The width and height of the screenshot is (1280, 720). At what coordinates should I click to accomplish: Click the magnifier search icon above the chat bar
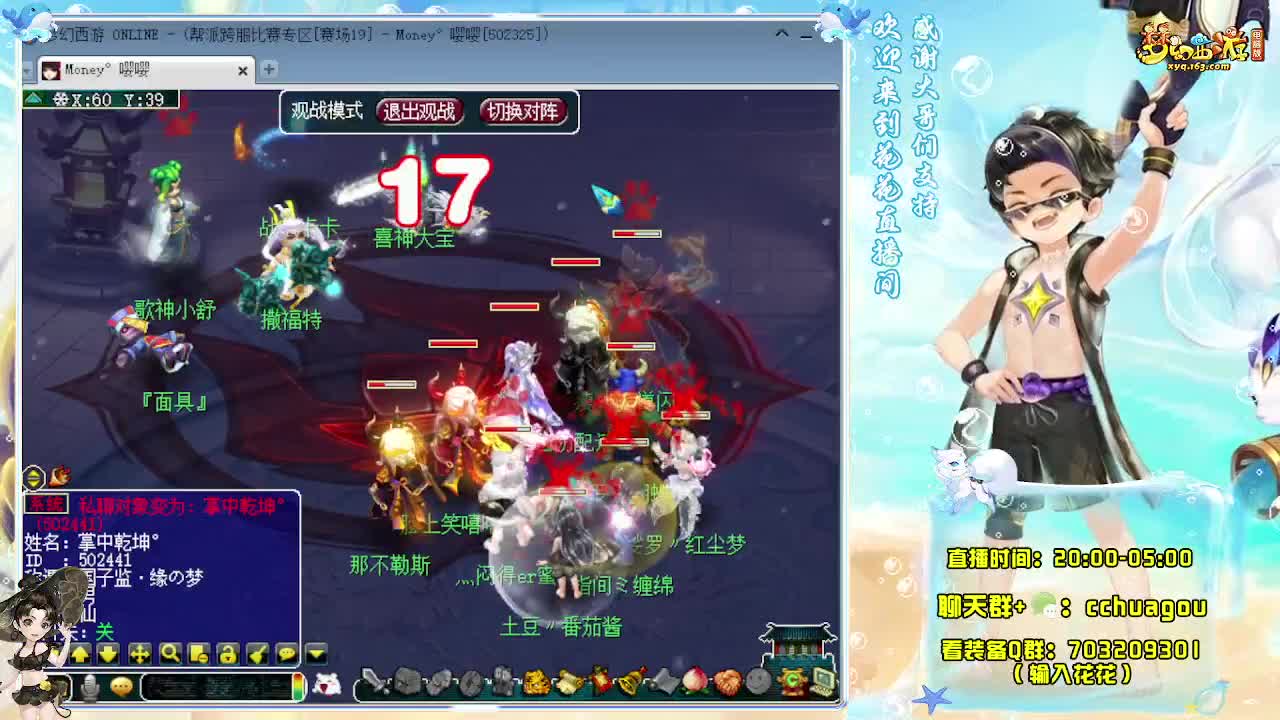point(170,654)
